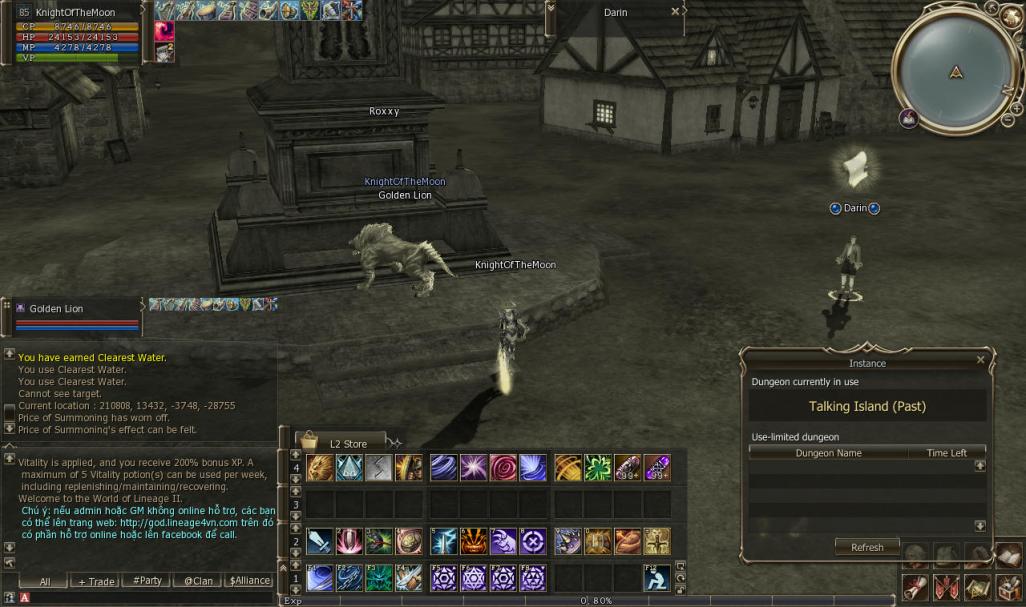Viewport: 1026px width, 607px height.
Task: Show the $Alliance chat tab
Action: 249,581
